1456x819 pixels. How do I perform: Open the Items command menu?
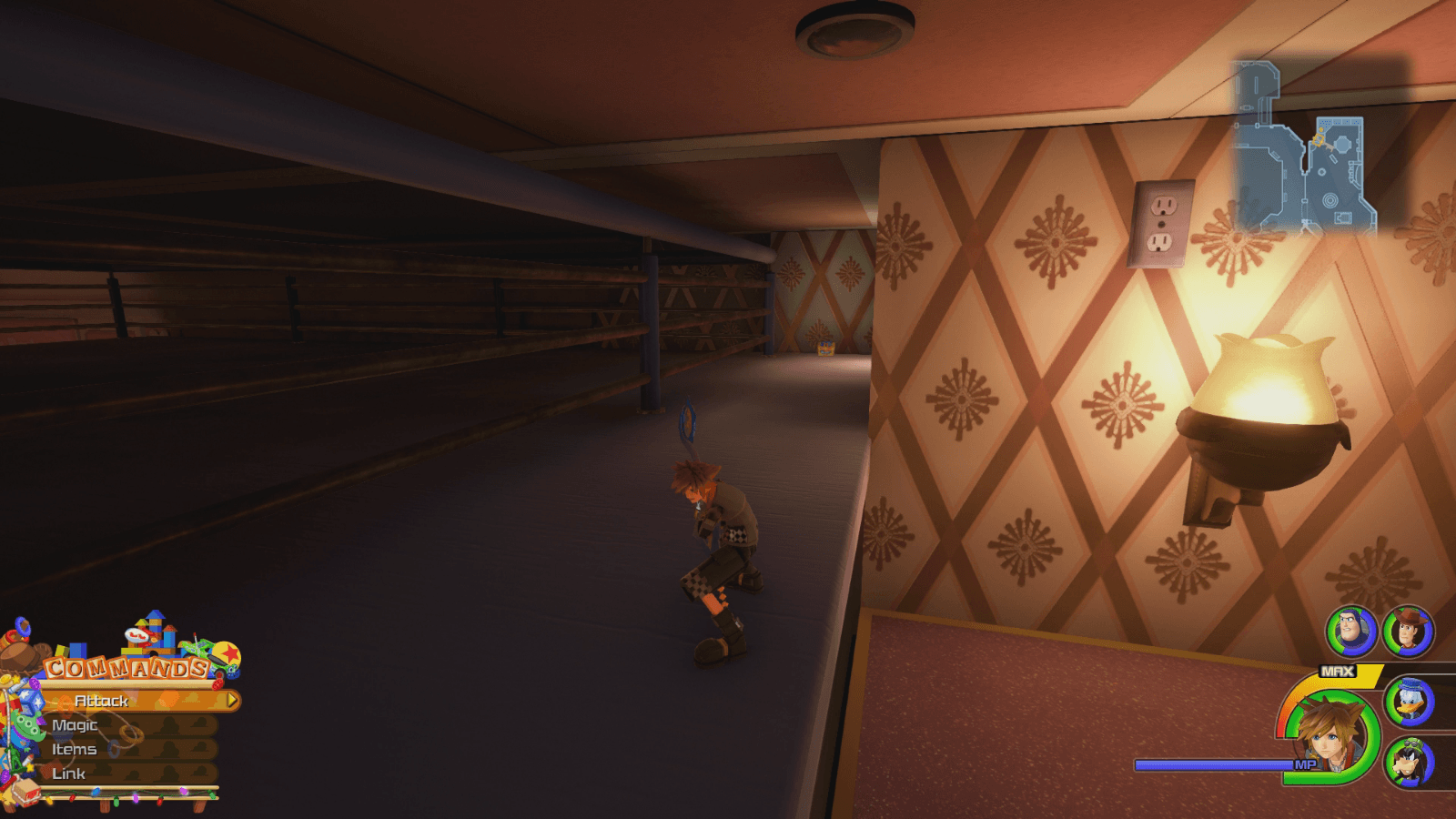pos(76,750)
